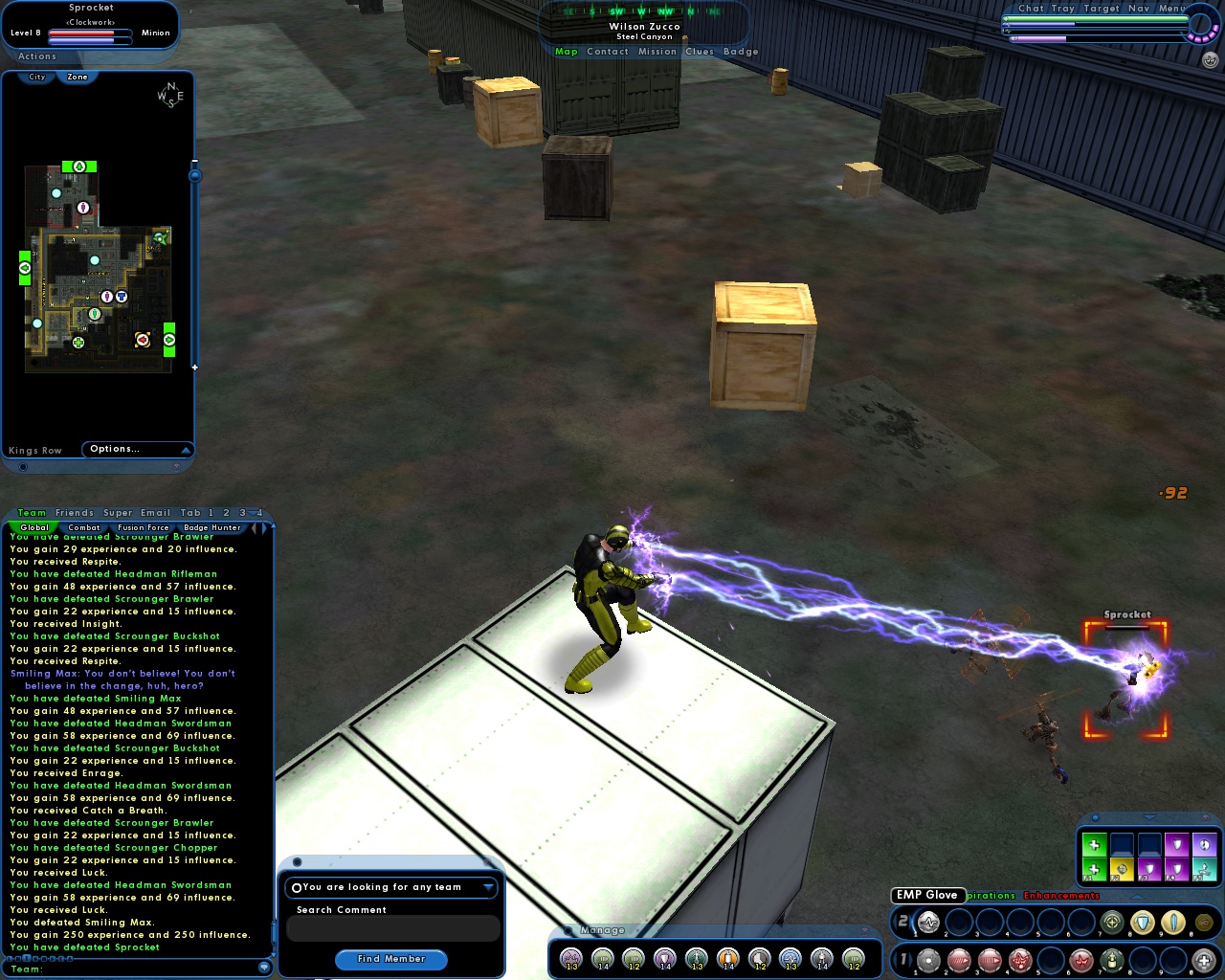Viewport: 1225px width, 980px height.
Task: Open the Manage enhancements screen
Action: (602, 929)
